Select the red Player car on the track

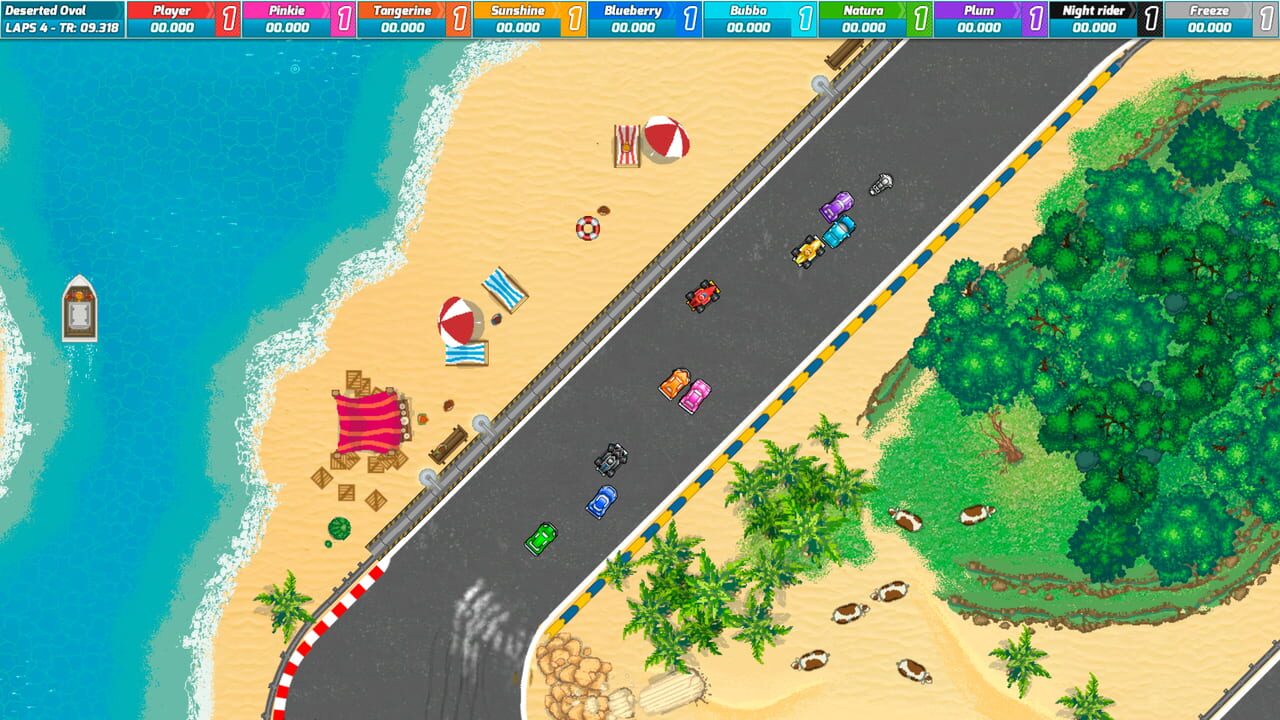tap(700, 298)
